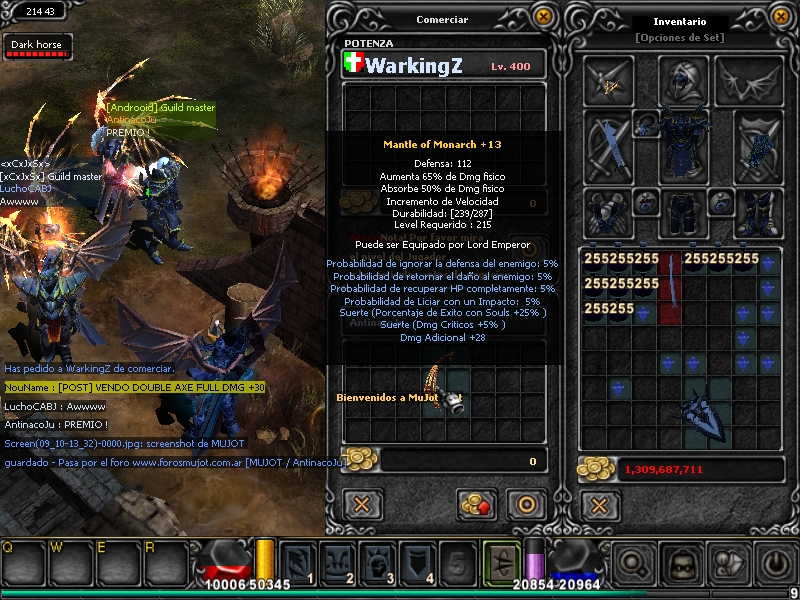Image resolution: width=800 pixels, height=600 pixels.
Task: Select the cape item in your trade grid
Action: coord(443,388)
